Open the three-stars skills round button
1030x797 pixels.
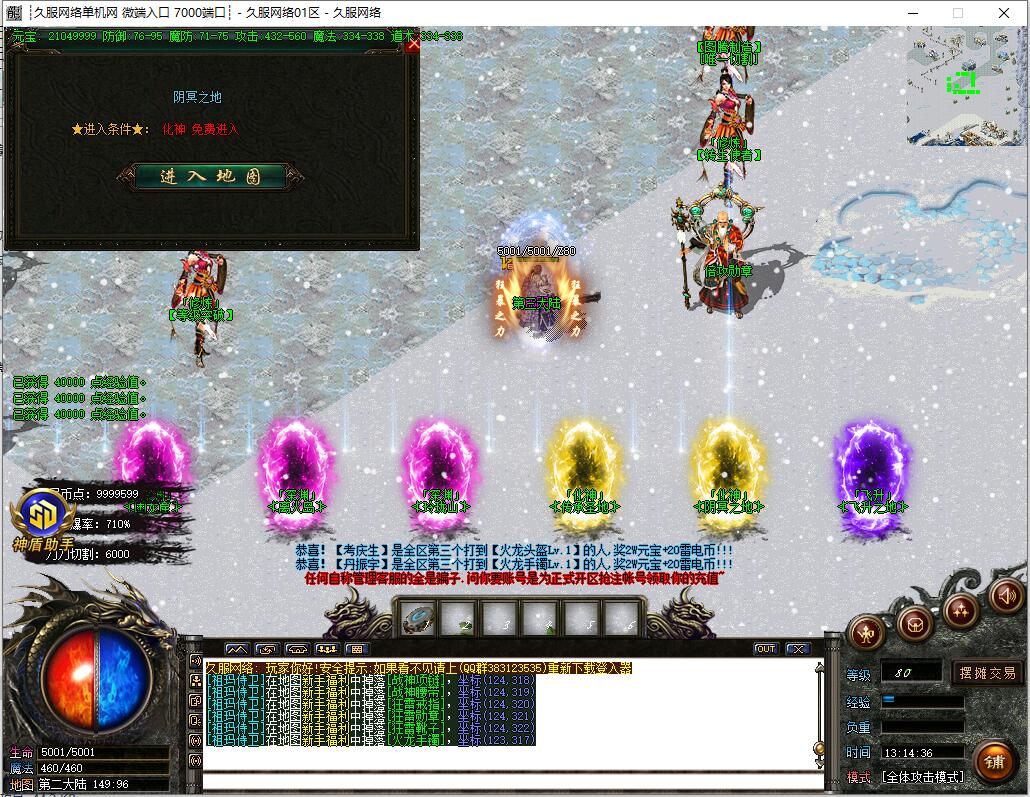[961, 609]
